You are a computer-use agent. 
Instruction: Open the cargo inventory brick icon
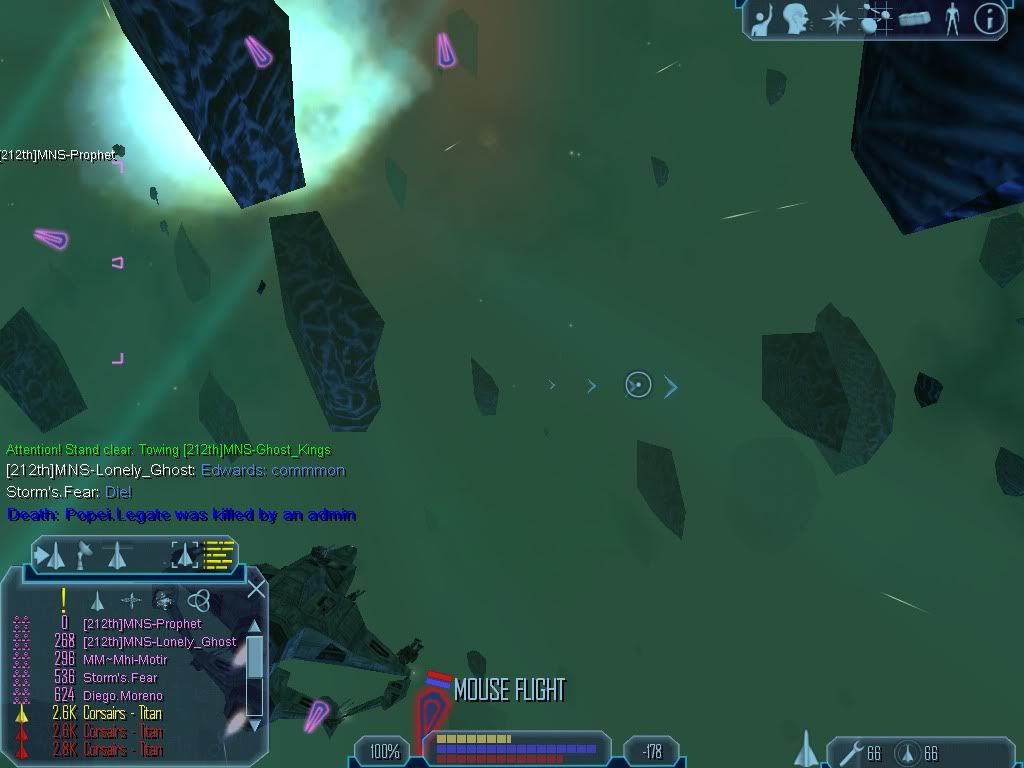[x=914, y=18]
